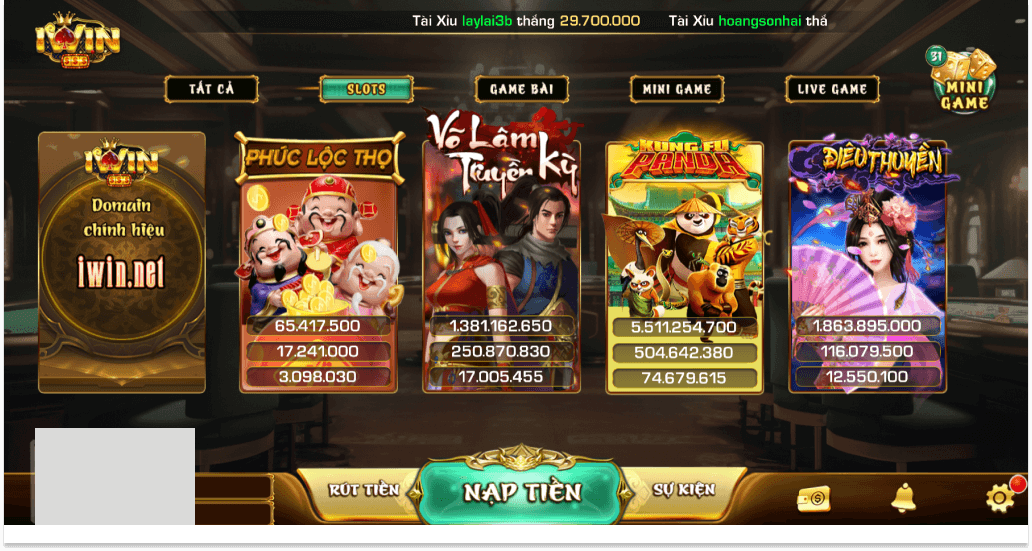Viewport: 1032px width, 551px height.
Task: Open settings with the gear icon
Action: point(999,498)
